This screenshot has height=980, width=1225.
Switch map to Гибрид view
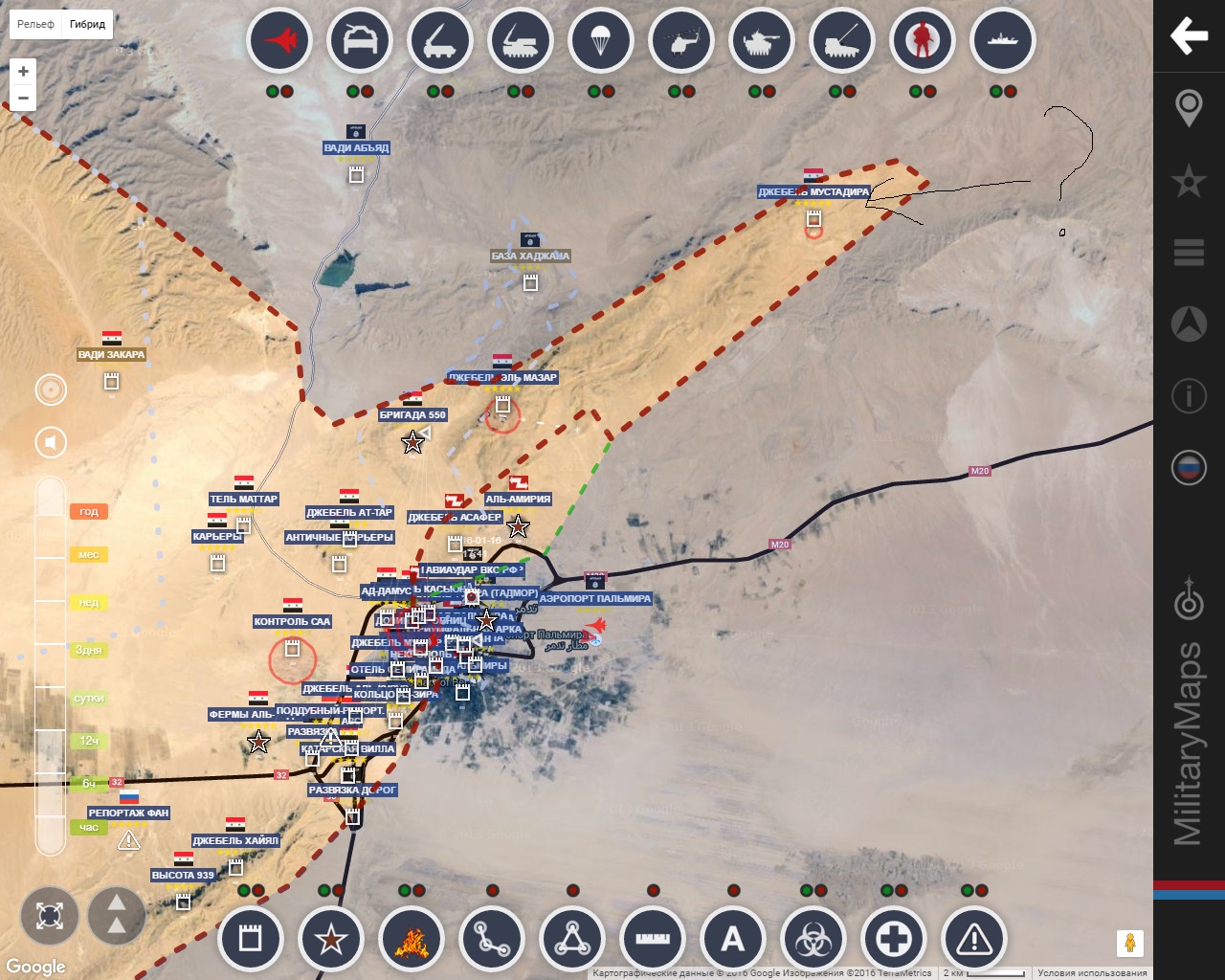coord(87,24)
